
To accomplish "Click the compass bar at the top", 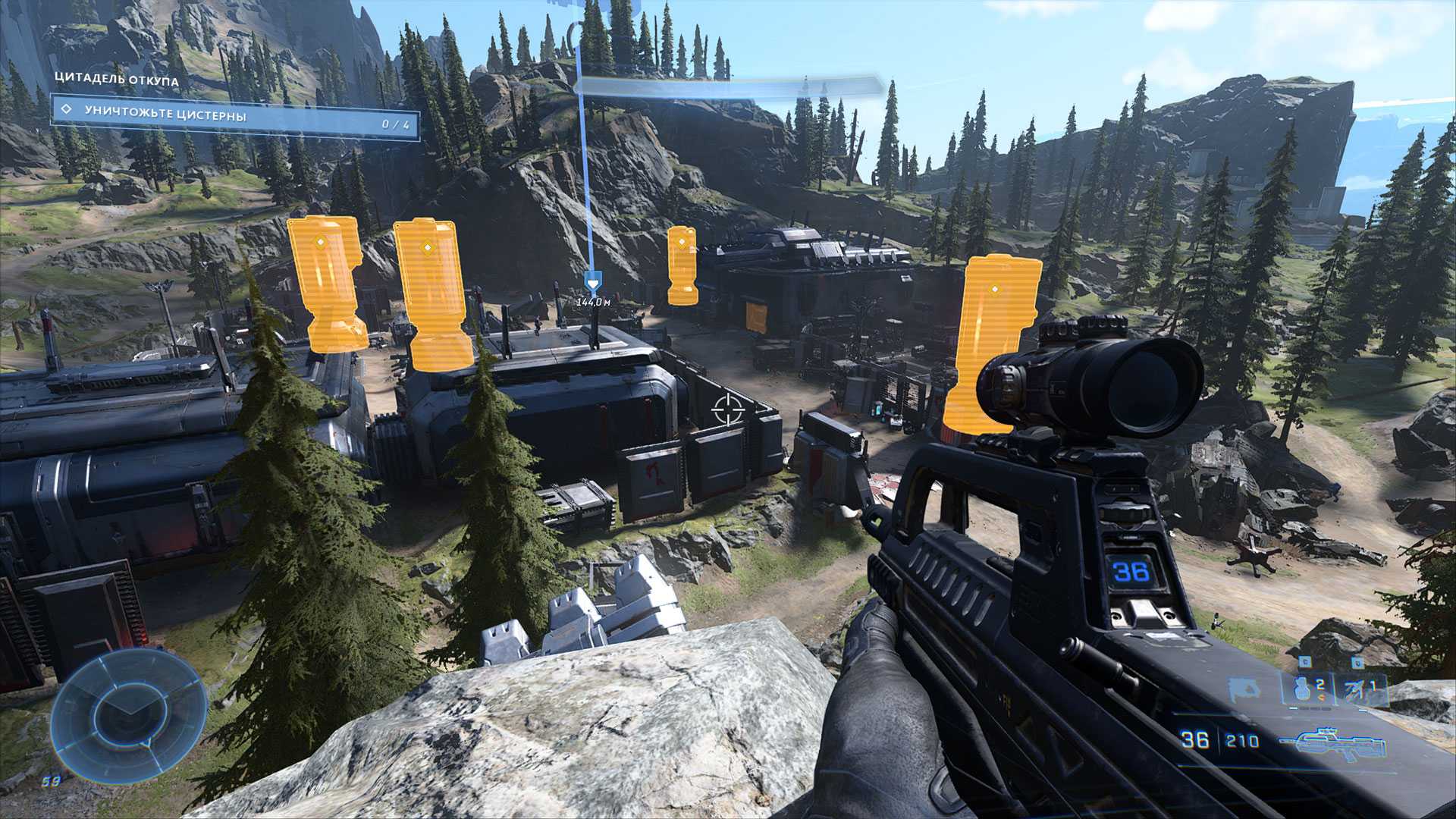I will [728, 86].
